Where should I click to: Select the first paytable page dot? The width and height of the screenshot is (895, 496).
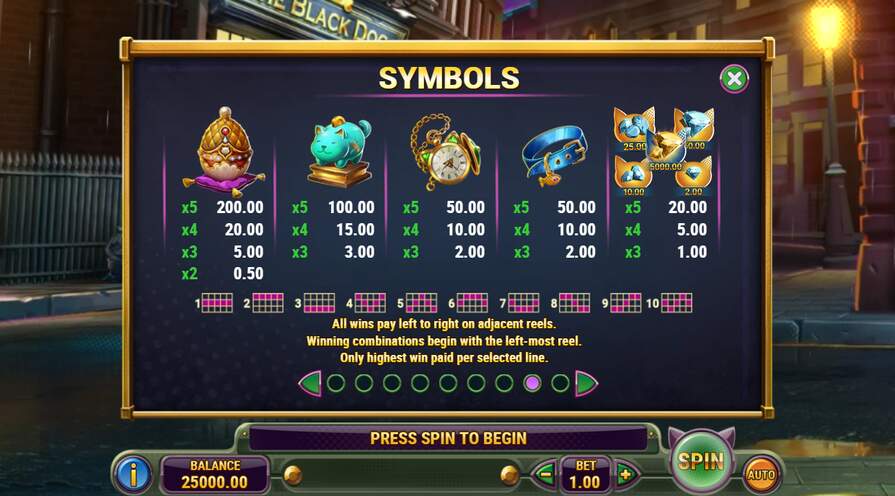pos(336,383)
